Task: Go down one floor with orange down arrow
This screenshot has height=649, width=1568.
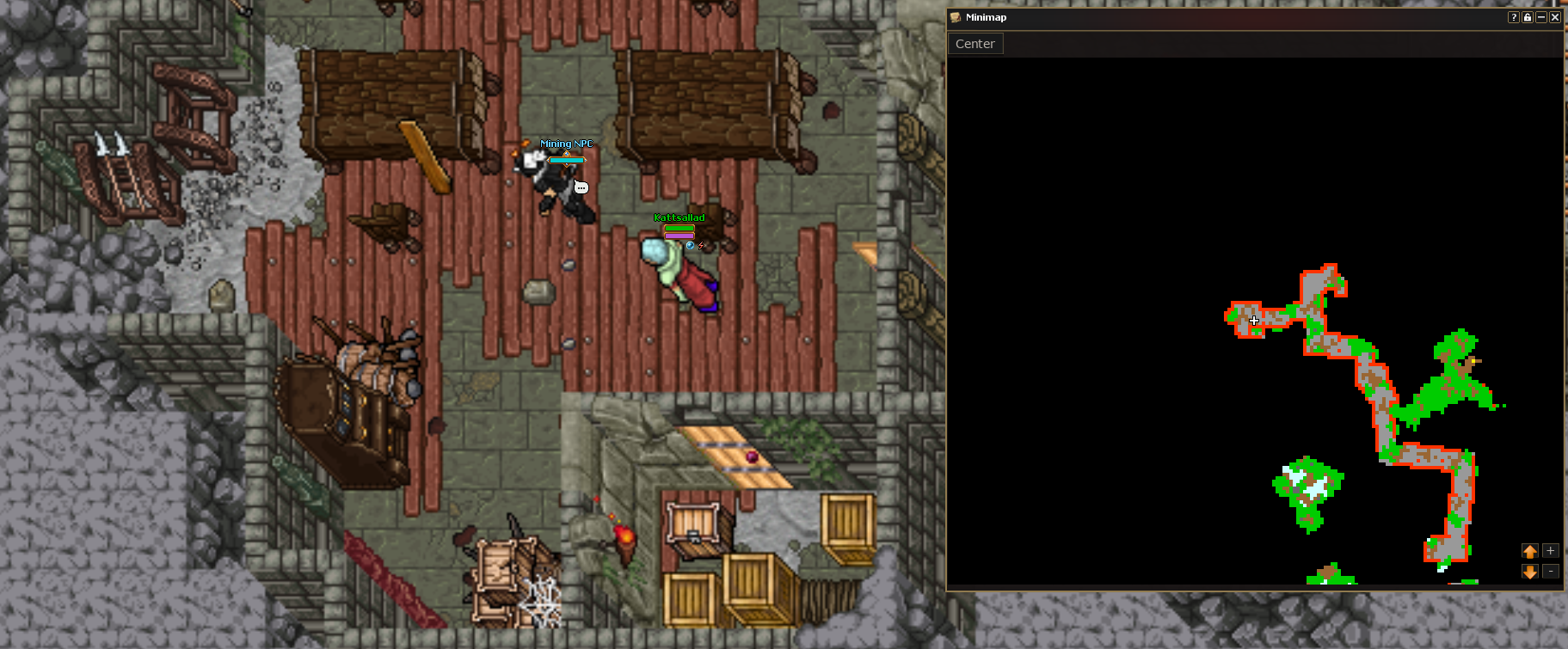Action: pos(1530,572)
